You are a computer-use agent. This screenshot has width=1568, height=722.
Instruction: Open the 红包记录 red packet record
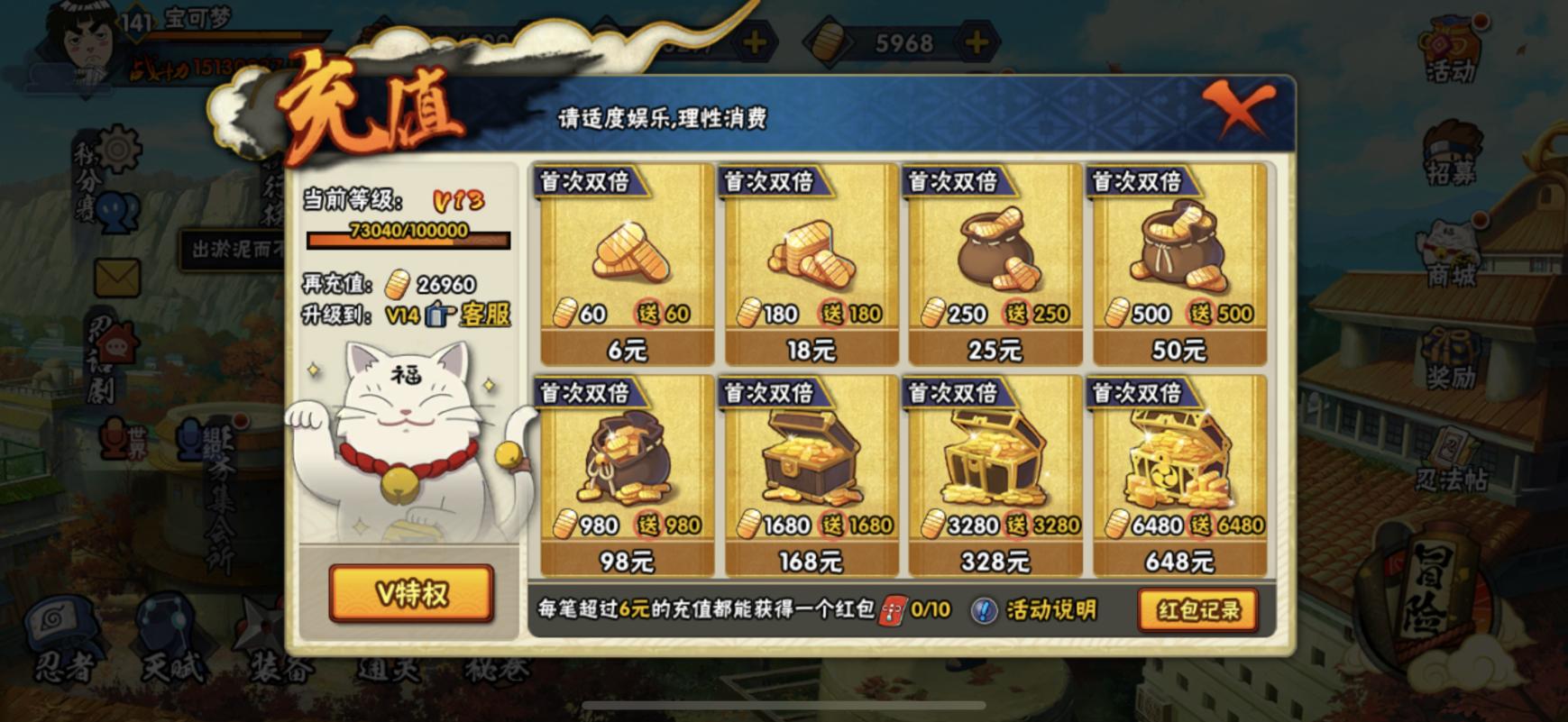click(1197, 611)
